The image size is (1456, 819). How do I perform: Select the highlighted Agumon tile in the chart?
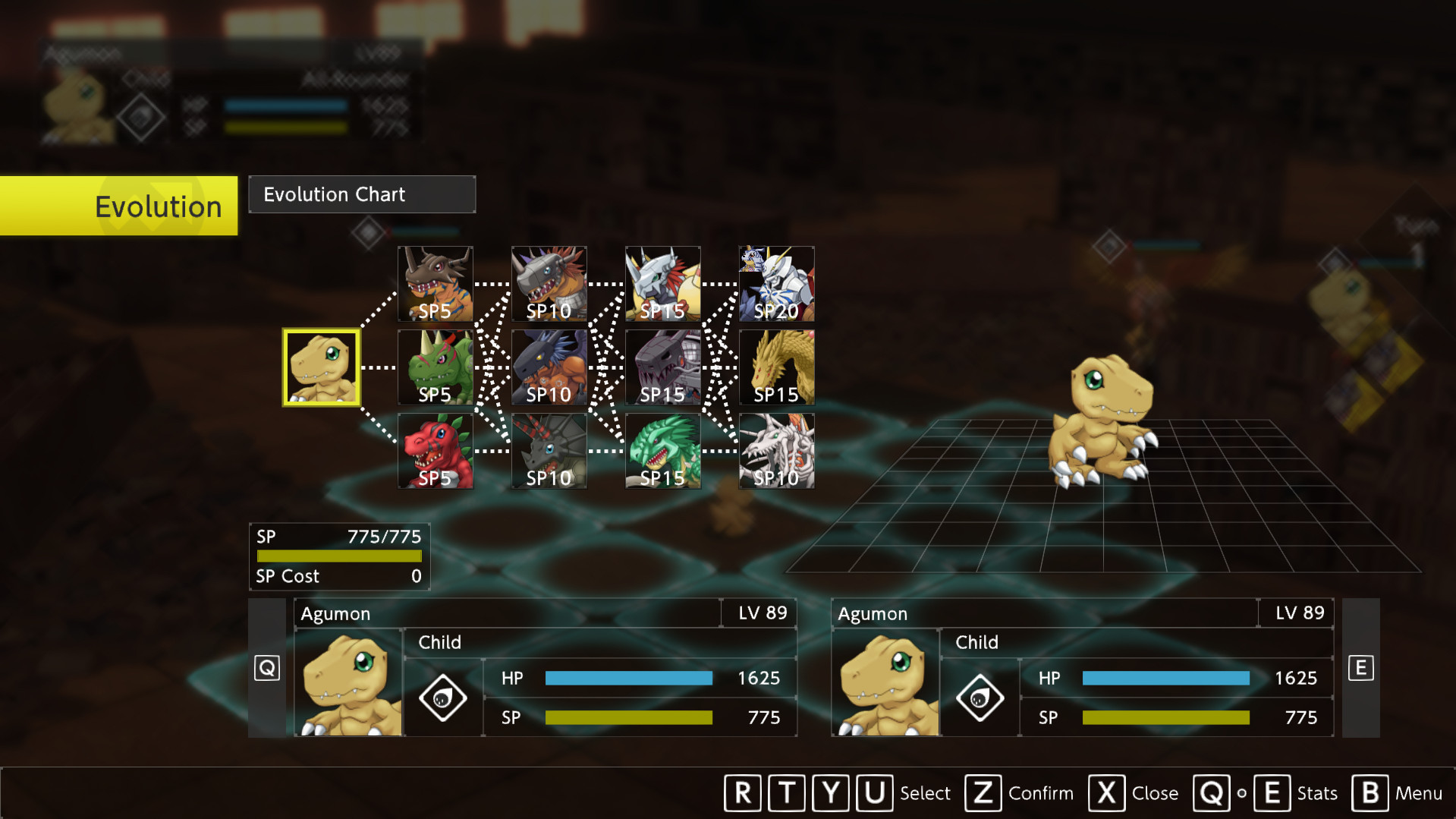(x=321, y=367)
